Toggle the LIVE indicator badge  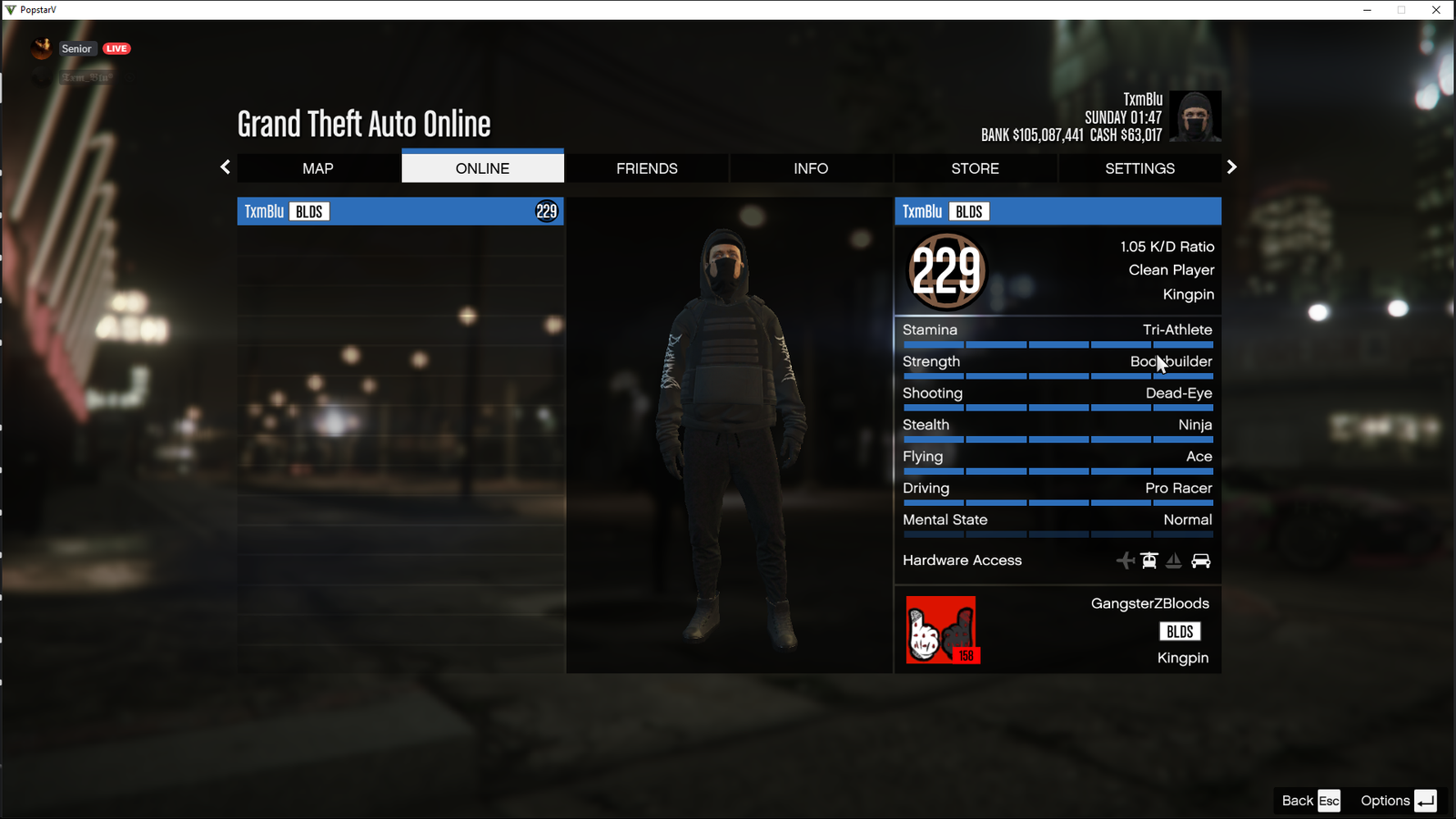(116, 48)
